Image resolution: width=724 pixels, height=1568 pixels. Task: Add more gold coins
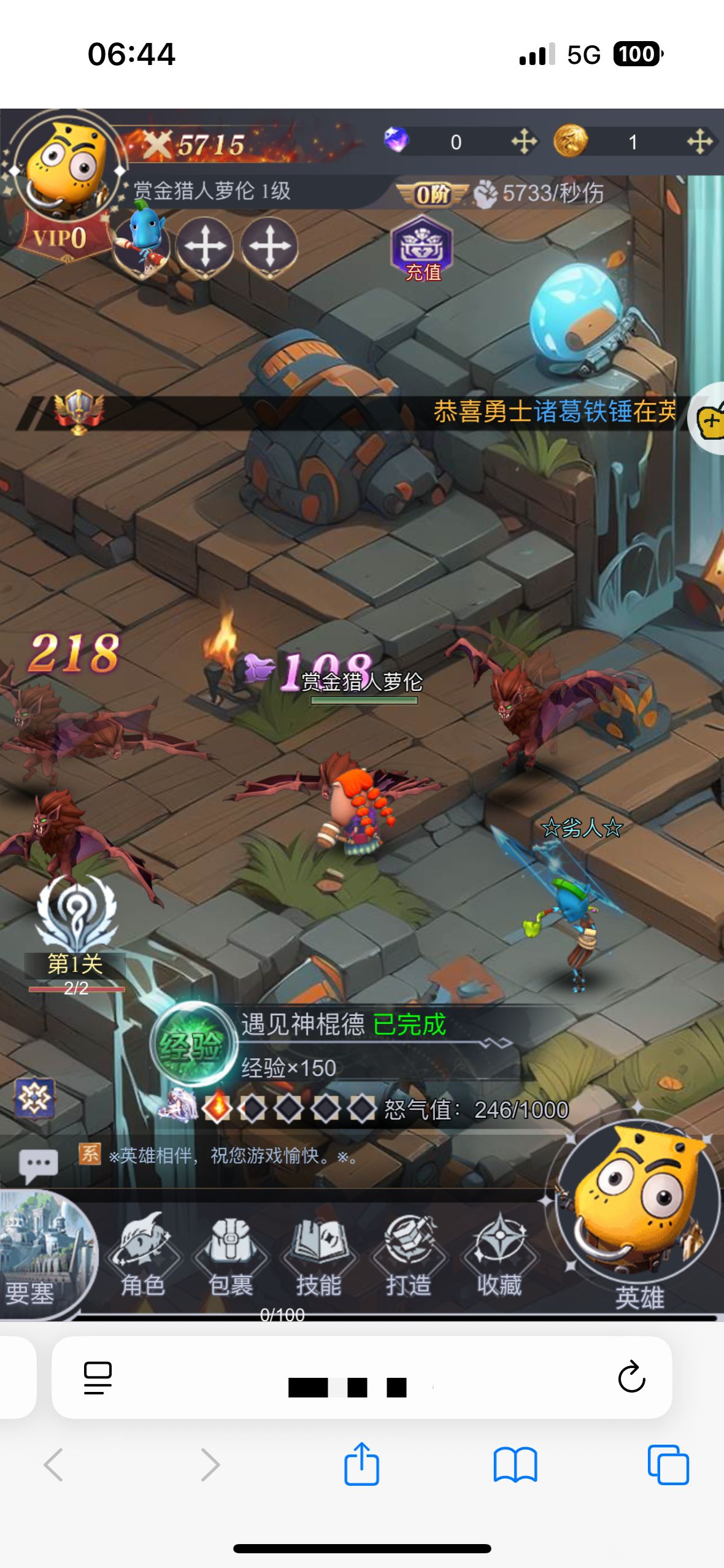[699, 142]
